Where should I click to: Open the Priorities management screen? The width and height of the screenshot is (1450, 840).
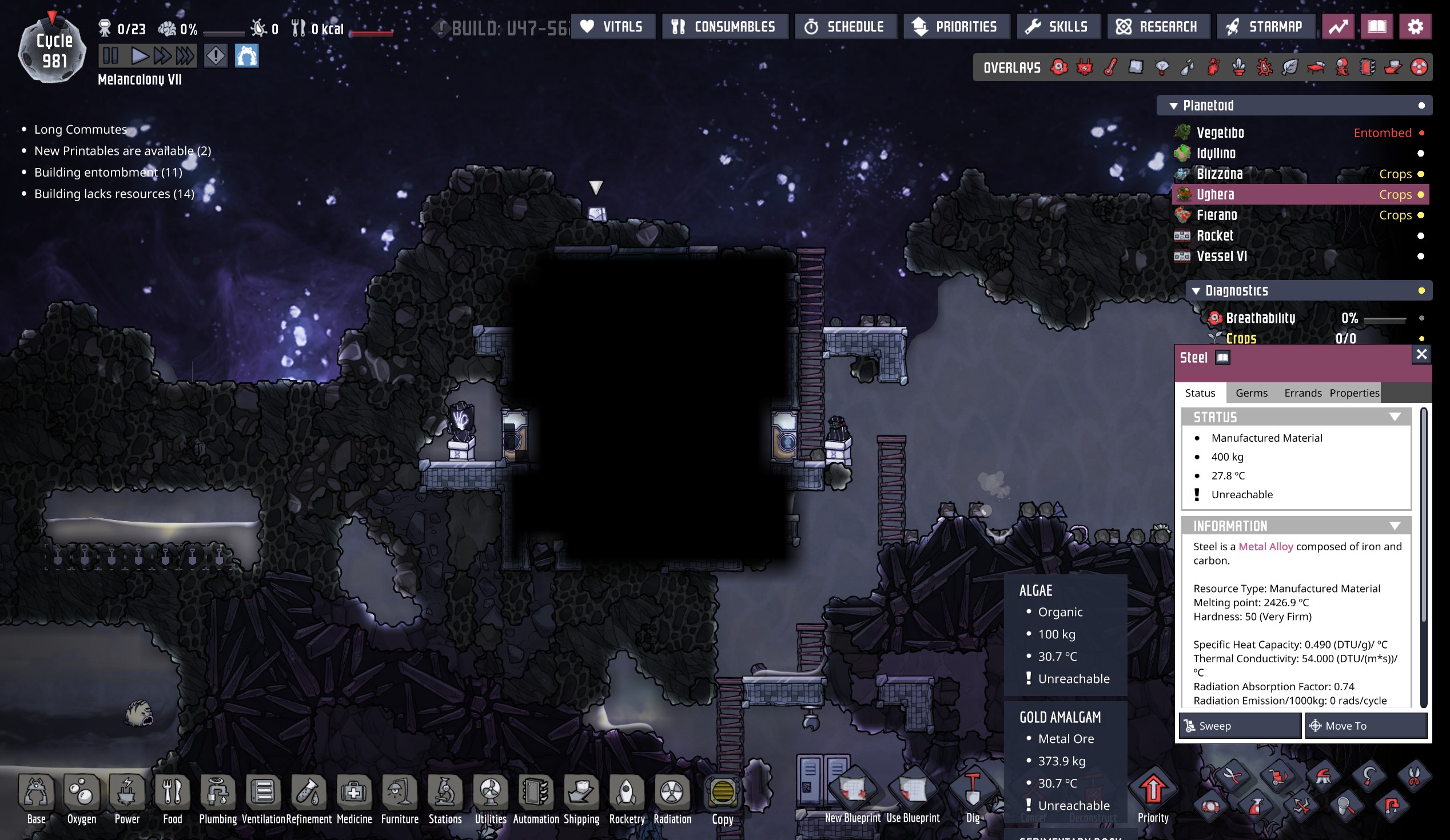[956, 26]
